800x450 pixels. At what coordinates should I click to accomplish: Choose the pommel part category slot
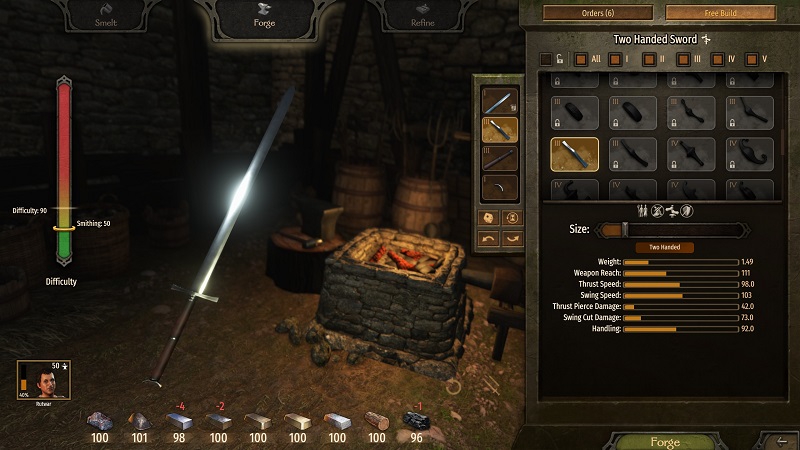500,187
